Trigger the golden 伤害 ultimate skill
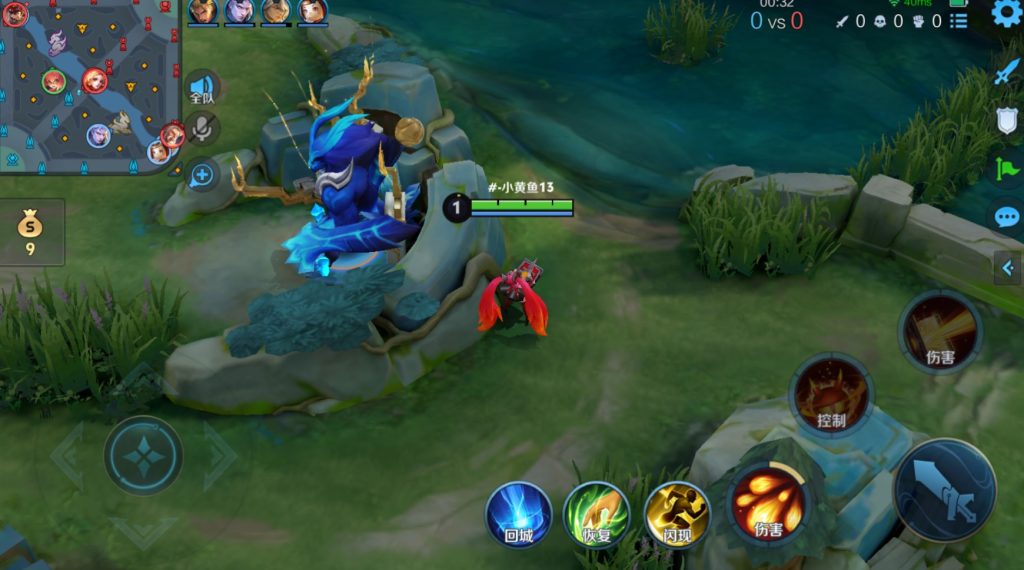This screenshot has width=1024, height=570. 940,332
